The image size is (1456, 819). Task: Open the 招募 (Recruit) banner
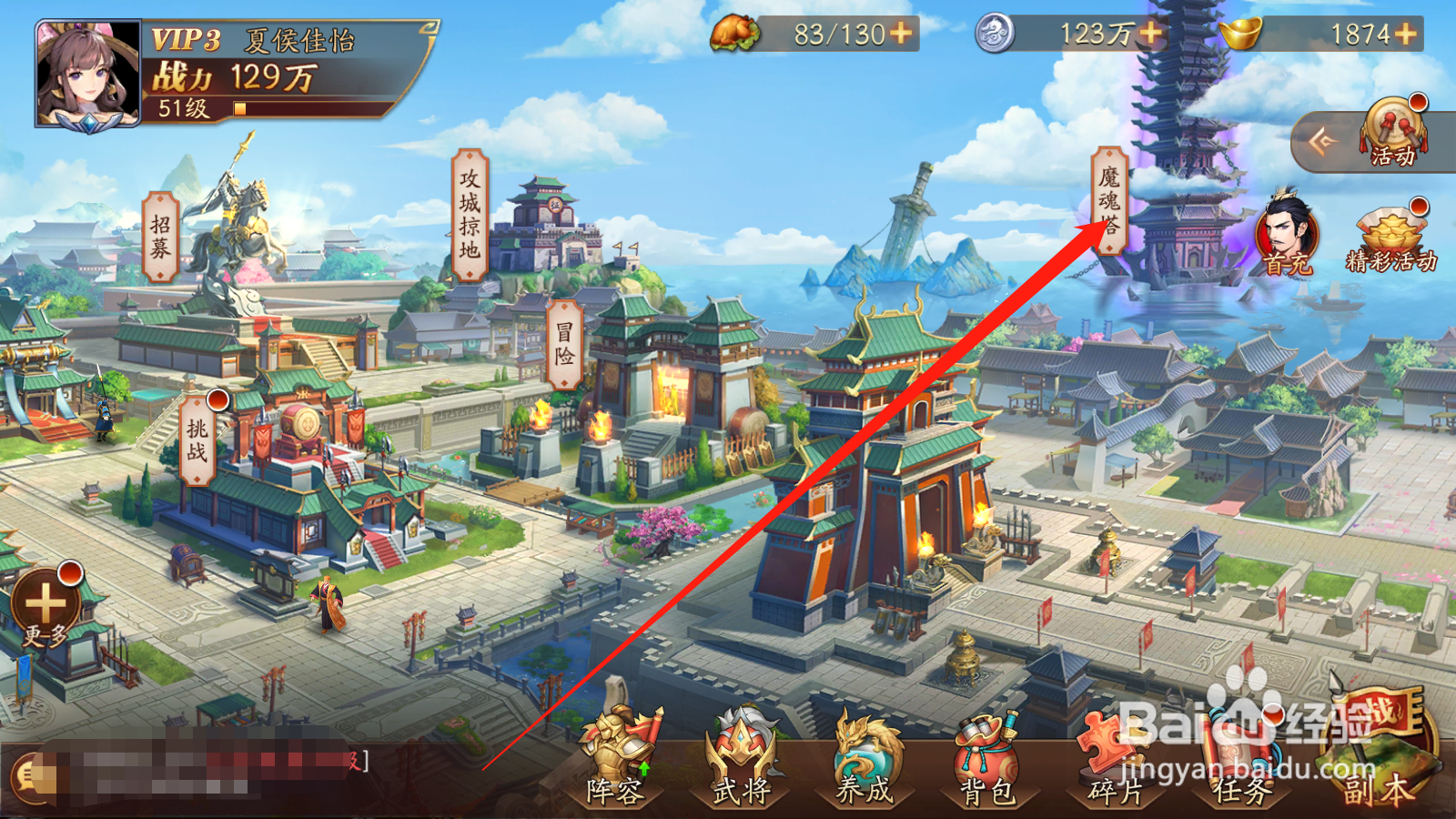pos(159,237)
